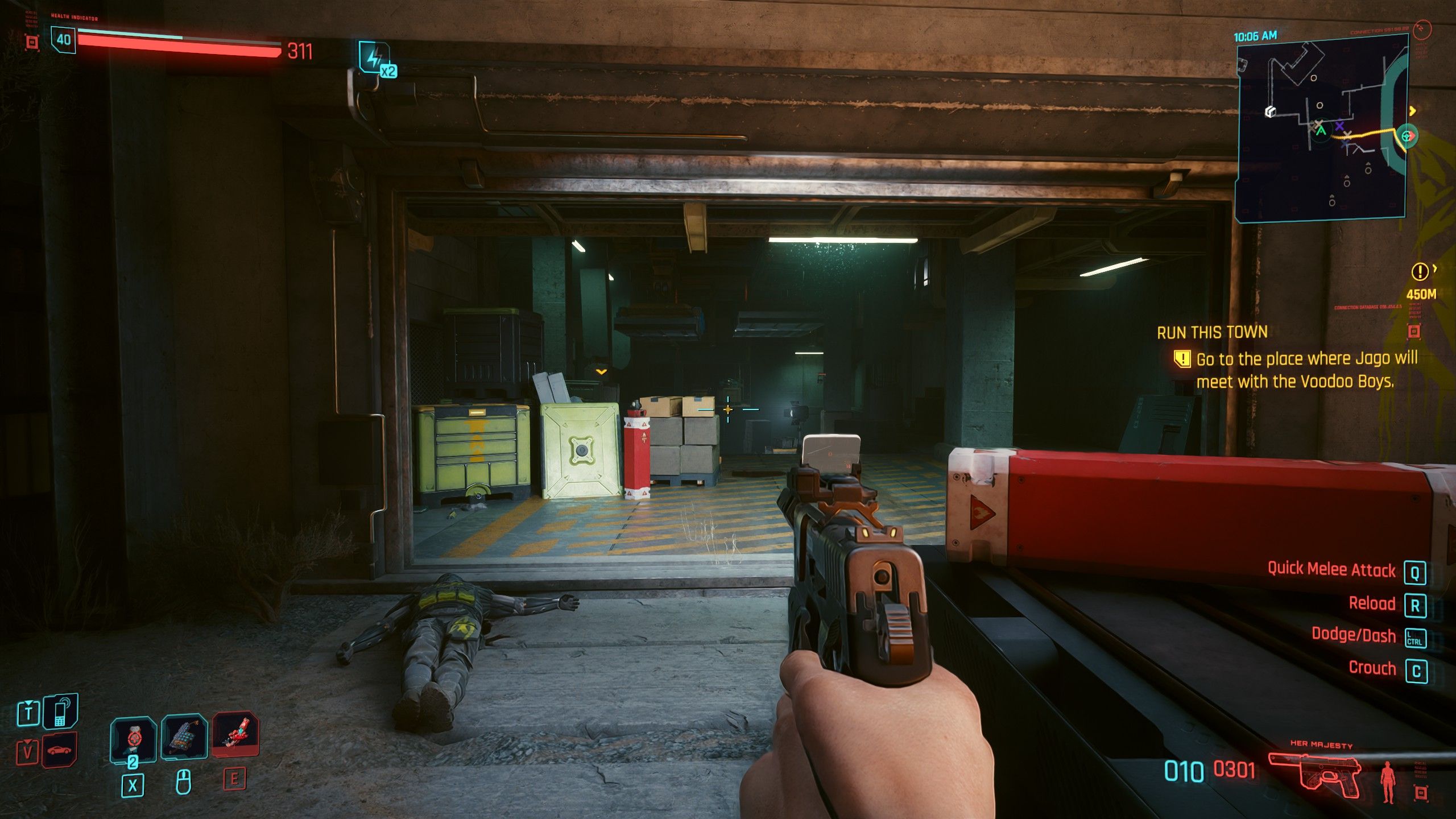Activate the red highlighted combat gadget slot
1456x819 pixels.
(x=235, y=734)
